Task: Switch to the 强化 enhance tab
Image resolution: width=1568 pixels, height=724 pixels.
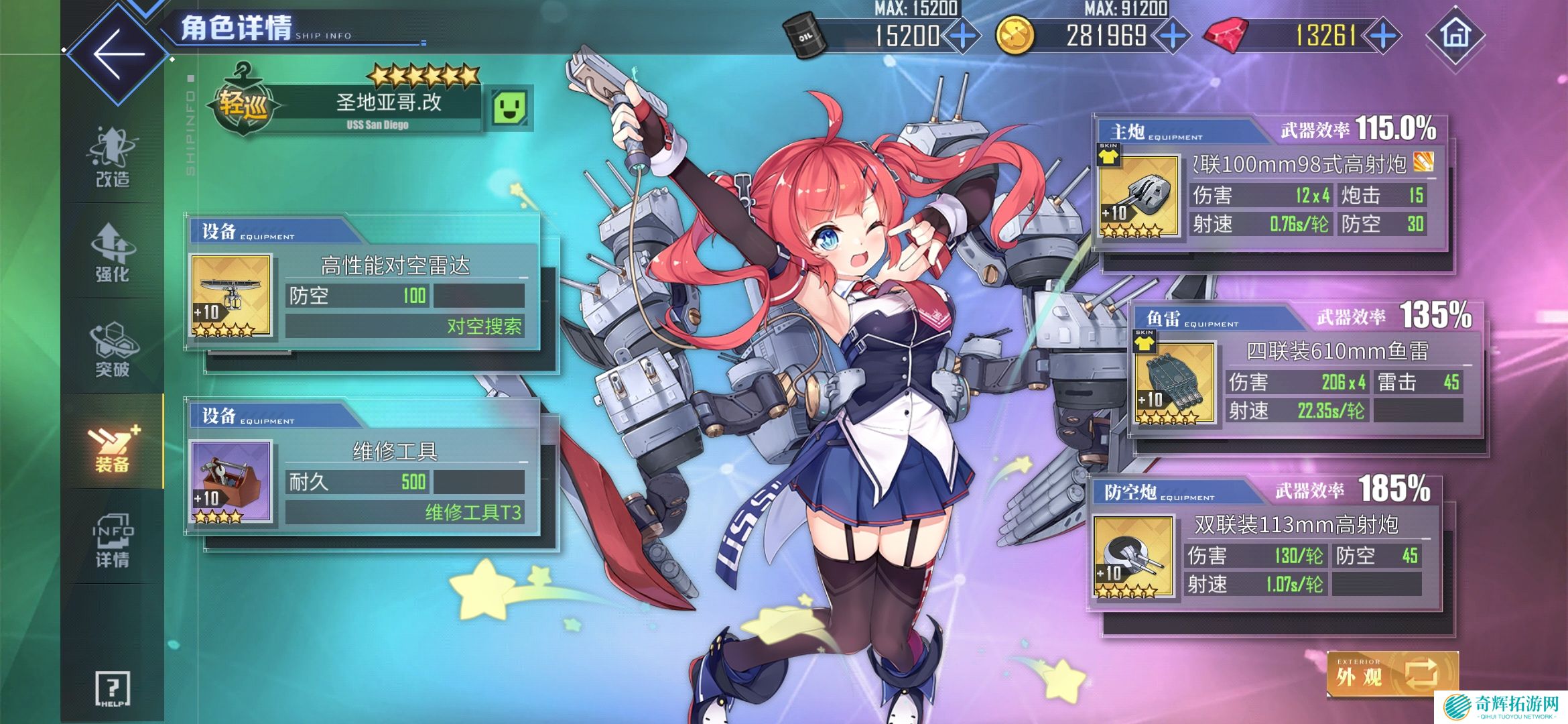Action: click(112, 253)
